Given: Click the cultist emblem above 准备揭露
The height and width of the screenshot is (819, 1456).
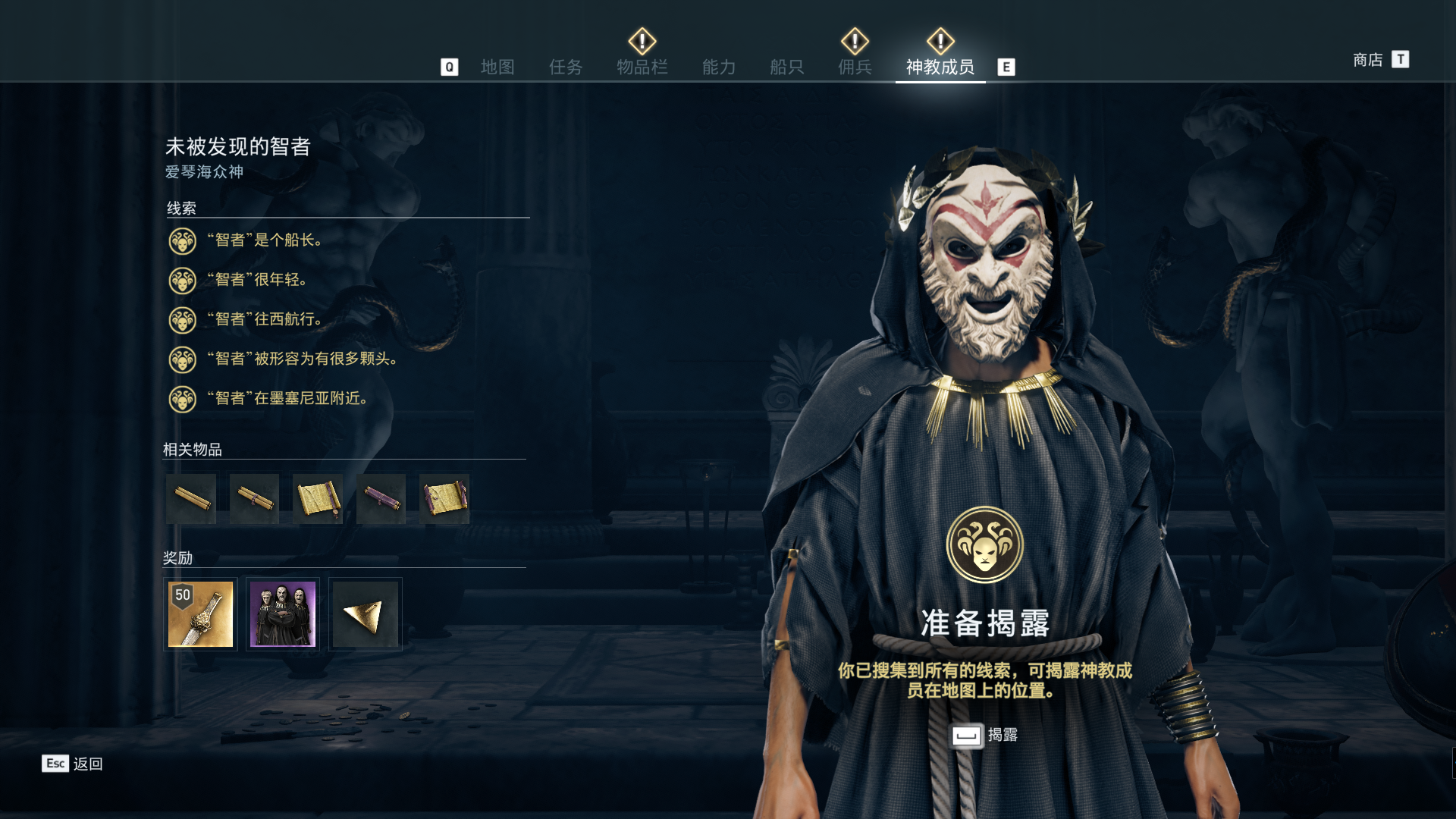Looking at the screenshot, I should (984, 544).
